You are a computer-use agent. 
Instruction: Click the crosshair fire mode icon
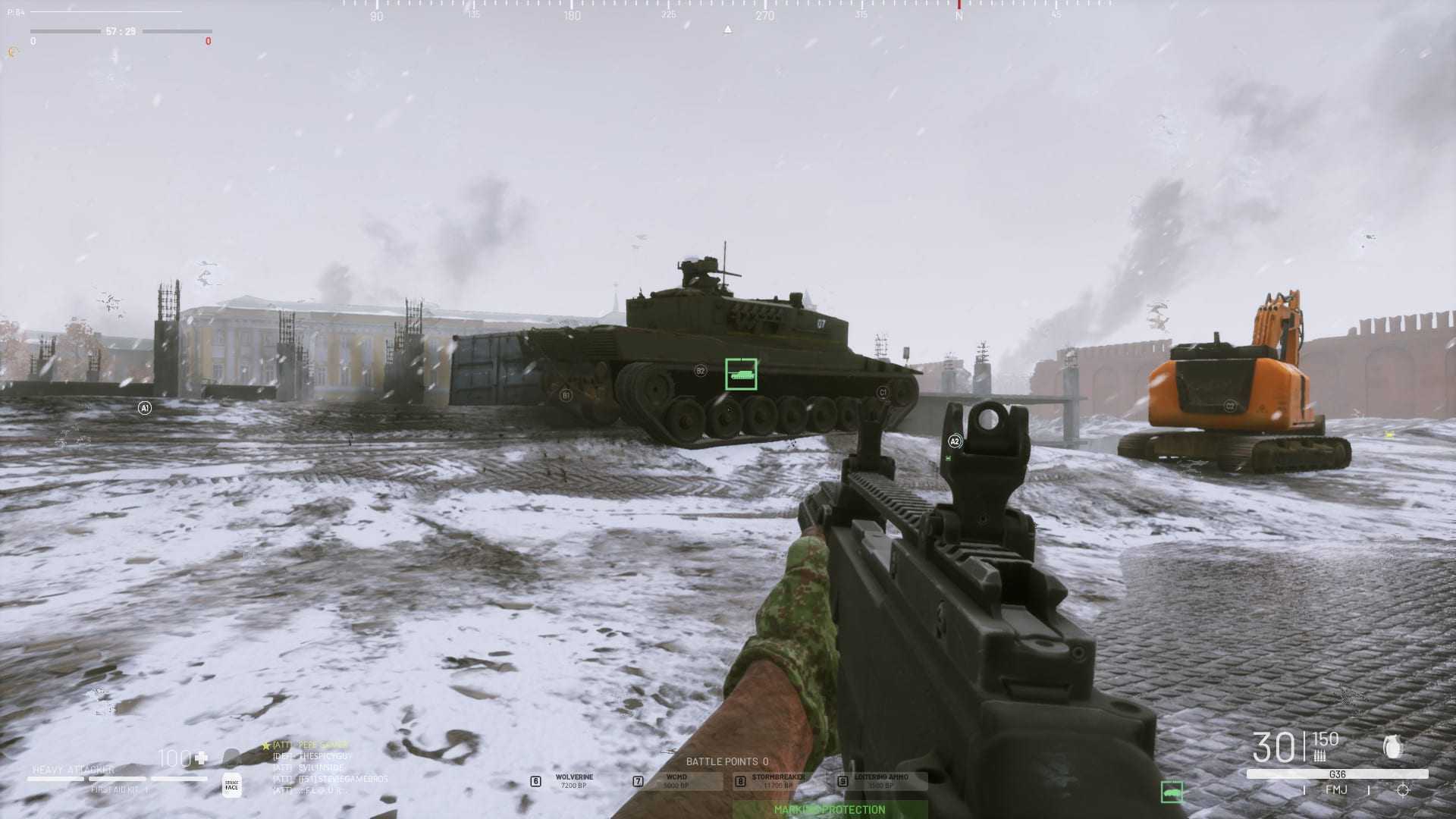[x=1403, y=790]
